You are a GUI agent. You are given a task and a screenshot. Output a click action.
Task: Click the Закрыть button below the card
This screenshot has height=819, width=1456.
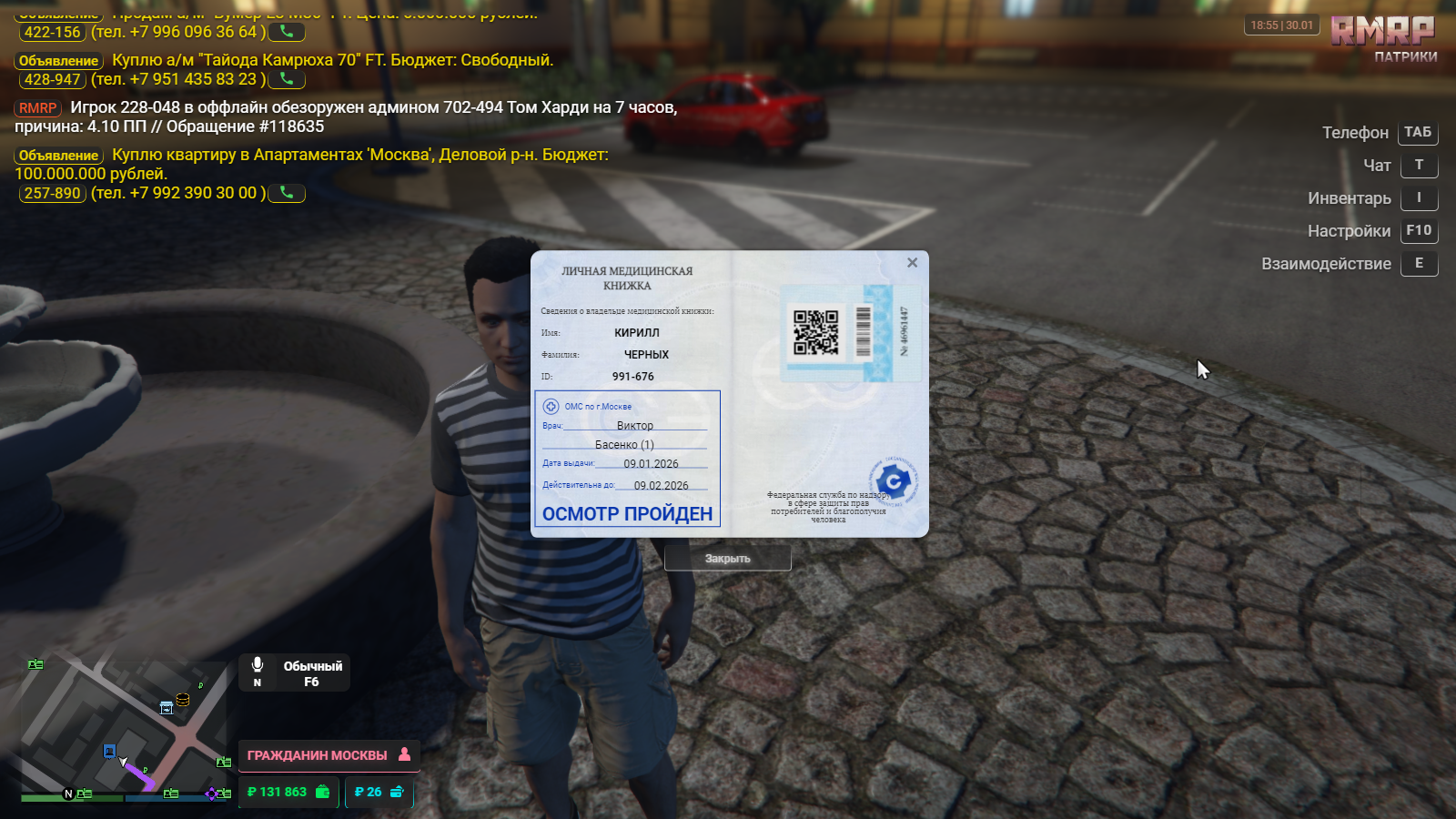727,559
